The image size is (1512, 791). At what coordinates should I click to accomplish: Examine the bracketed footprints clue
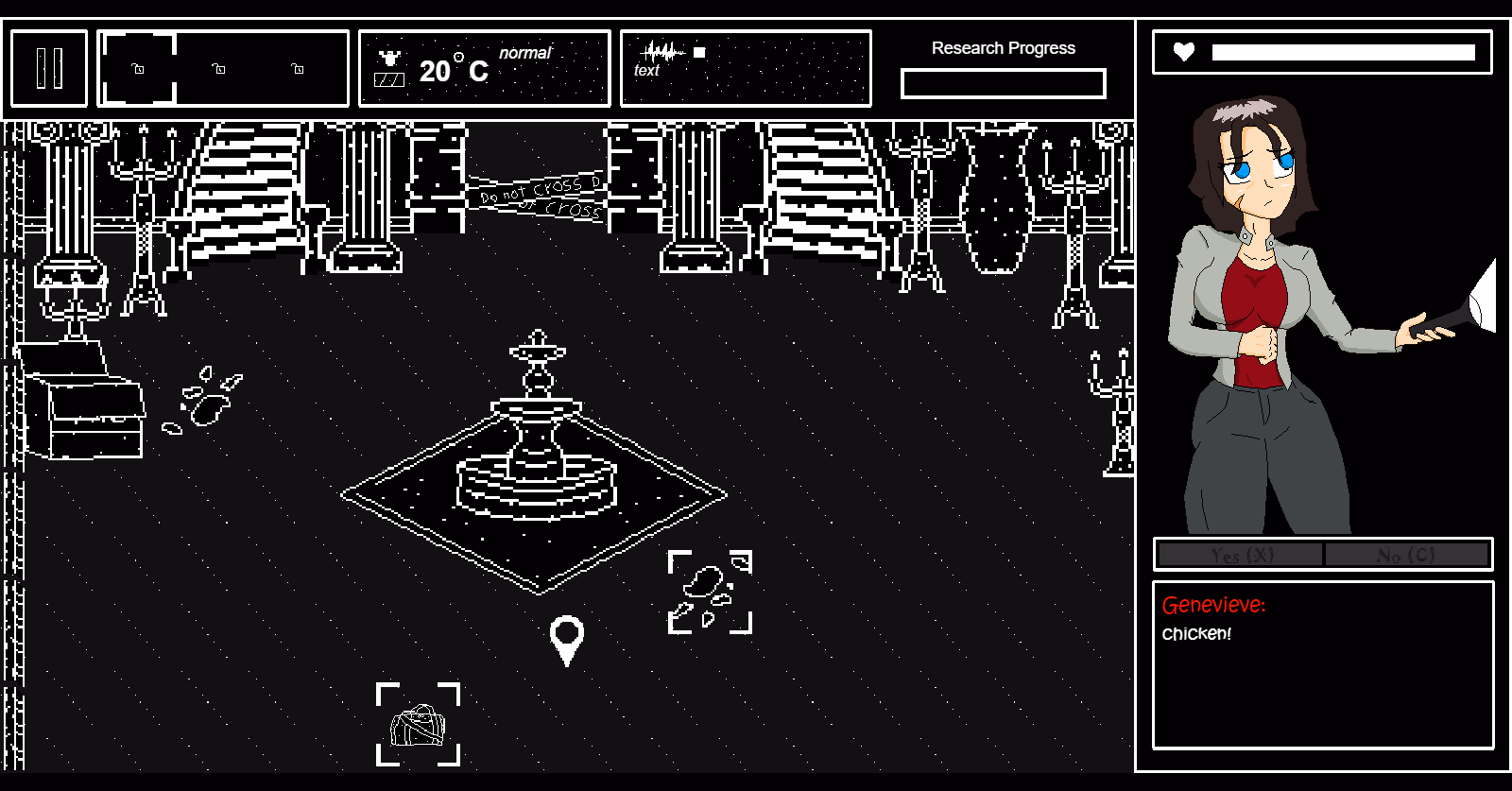point(710,592)
